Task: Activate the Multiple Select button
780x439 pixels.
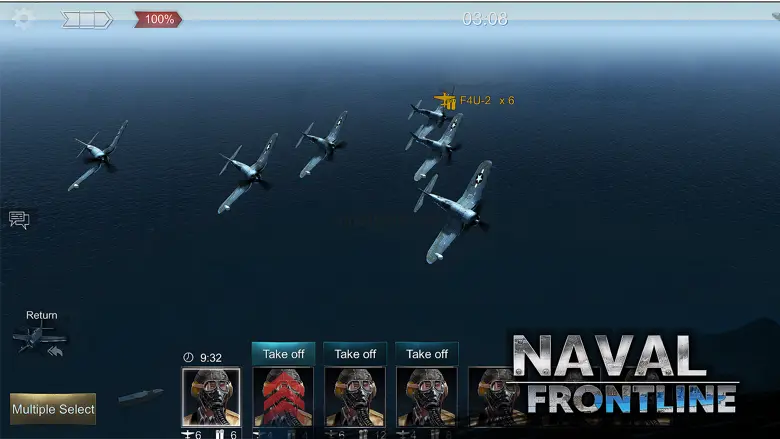Action: pyautogui.click(x=53, y=408)
